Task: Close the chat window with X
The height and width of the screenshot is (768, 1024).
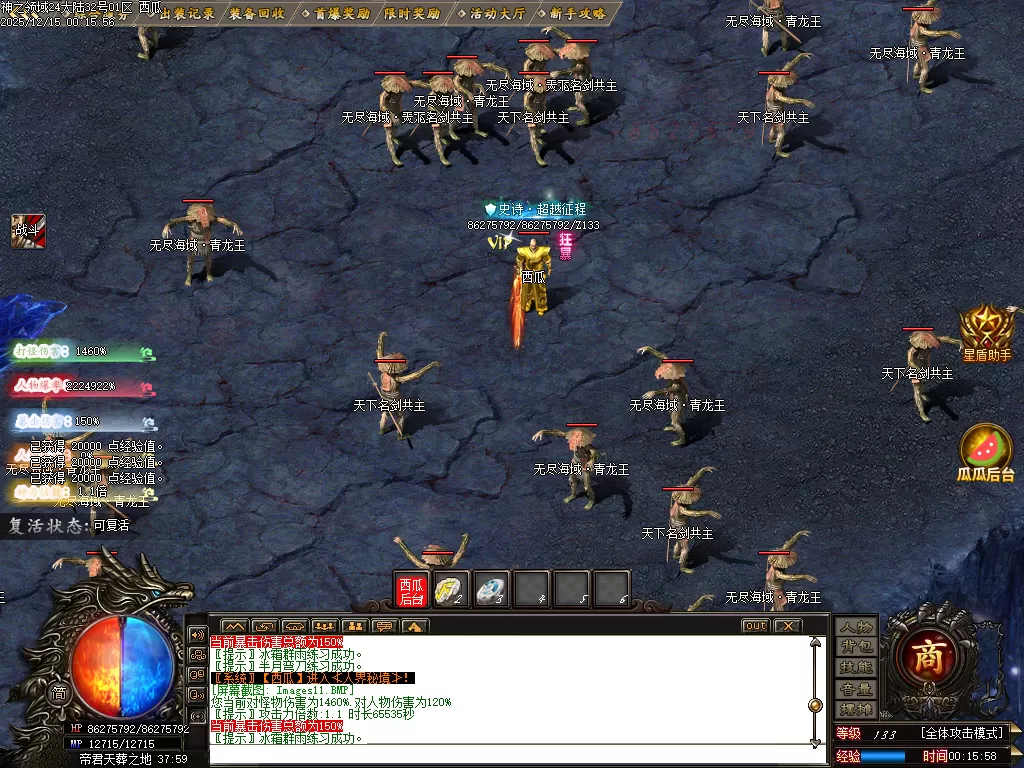Action: coord(787,626)
